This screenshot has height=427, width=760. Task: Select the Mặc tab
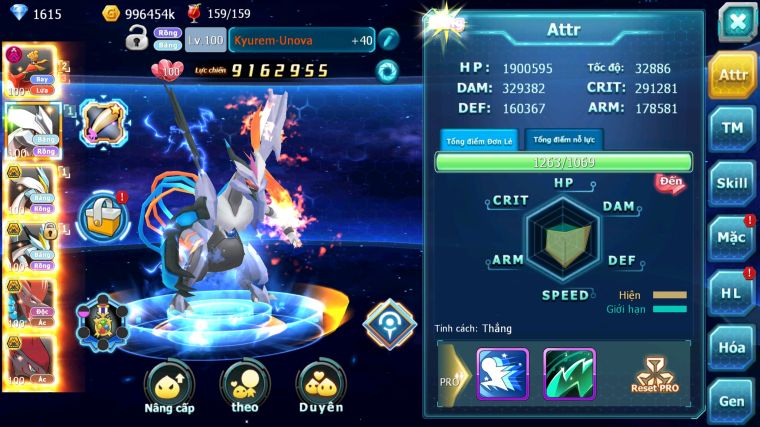(733, 237)
